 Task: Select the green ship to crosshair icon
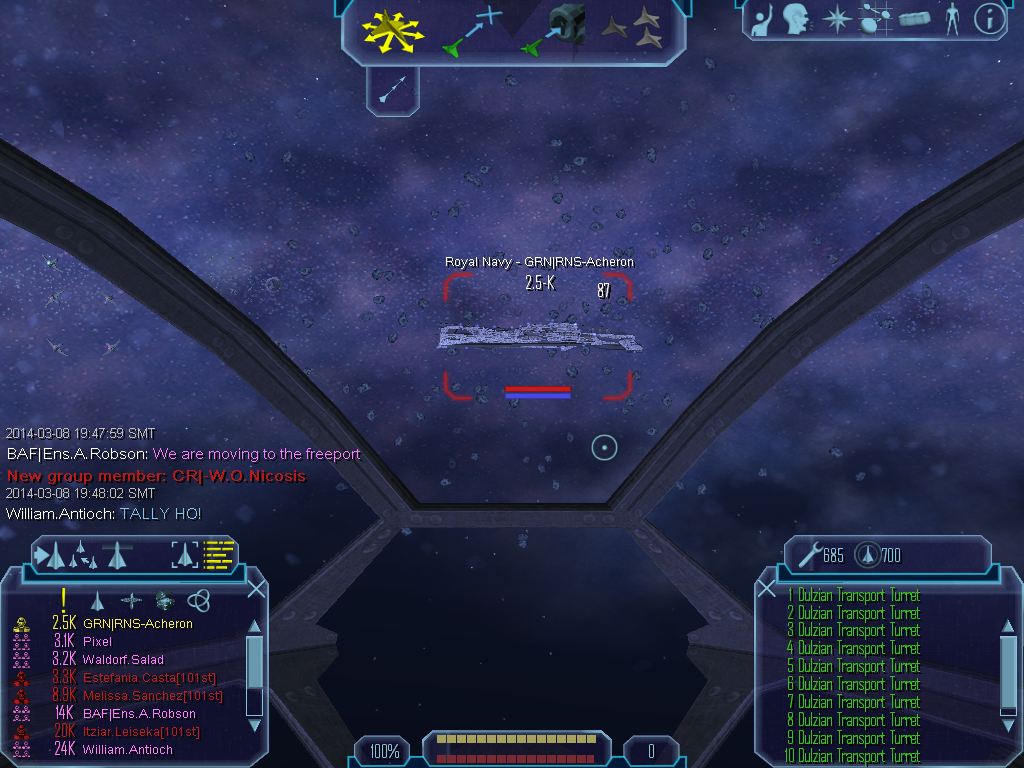[x=470, y=30]
